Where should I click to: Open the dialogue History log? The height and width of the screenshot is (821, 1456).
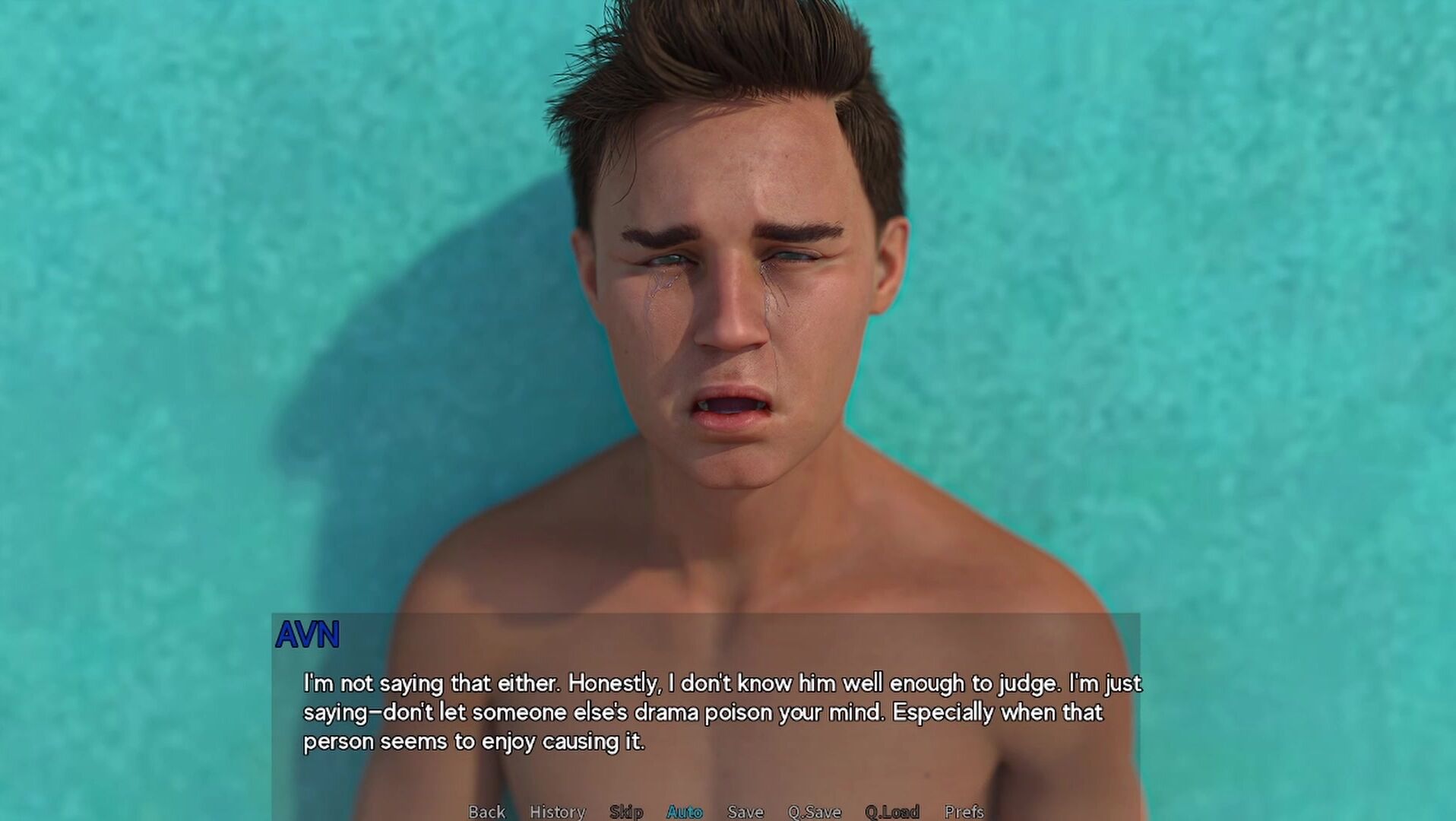tap(557, 812)
